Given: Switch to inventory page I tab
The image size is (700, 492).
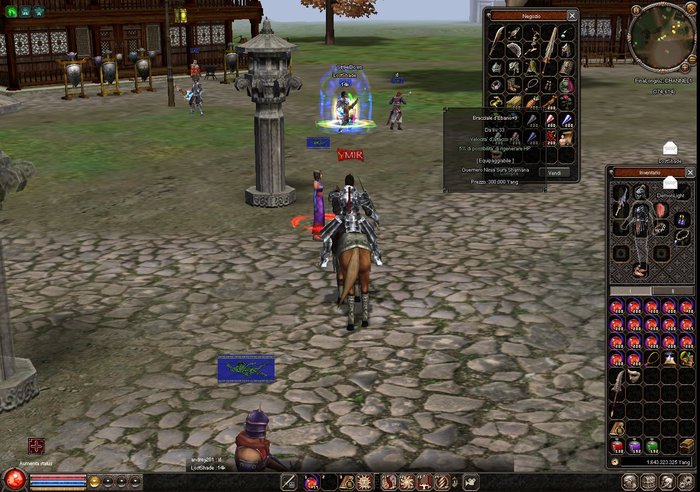Looking at the screenshot, I should [631, 291].
